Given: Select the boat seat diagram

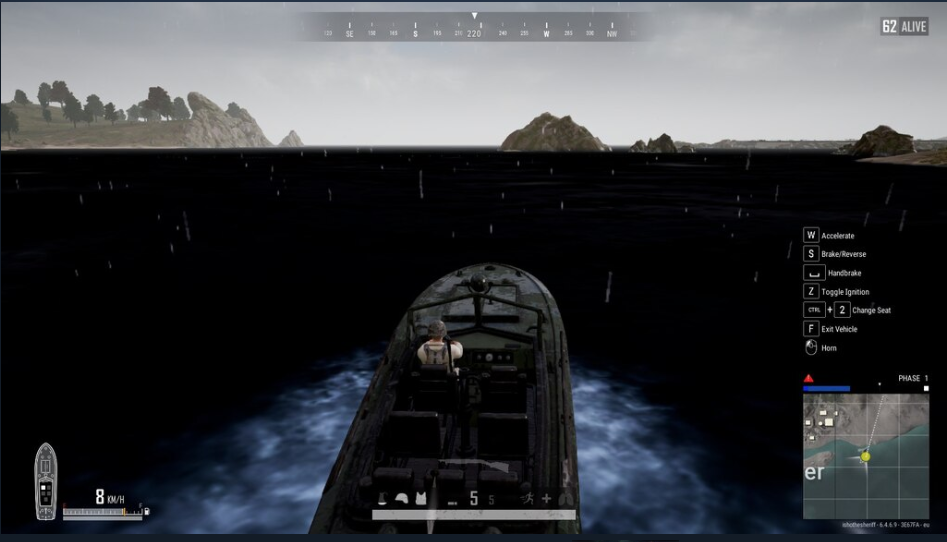Looking at the screenshot, I should 46,482.
